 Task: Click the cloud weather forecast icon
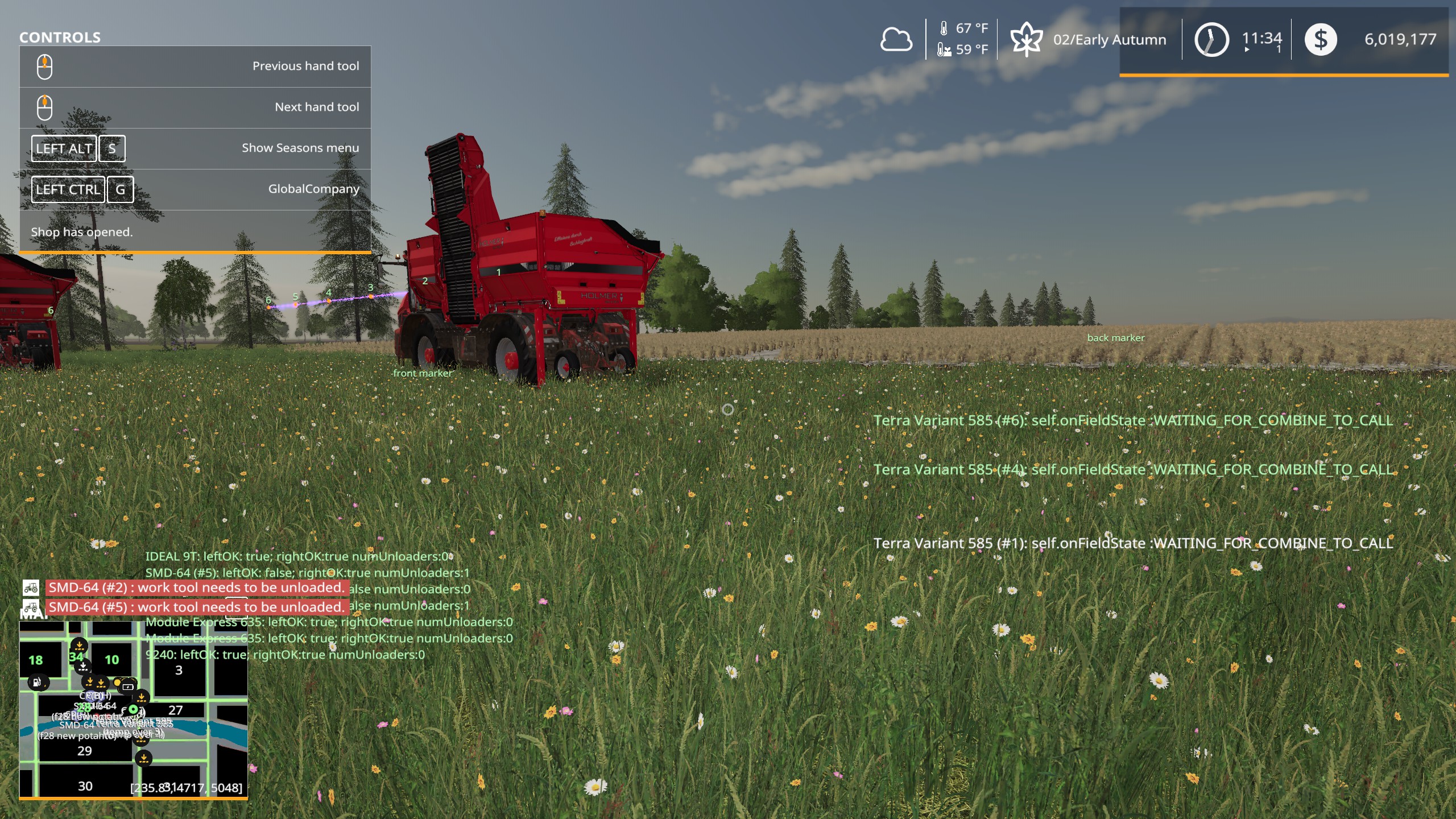pyautogui.click(x=896, y=40)
